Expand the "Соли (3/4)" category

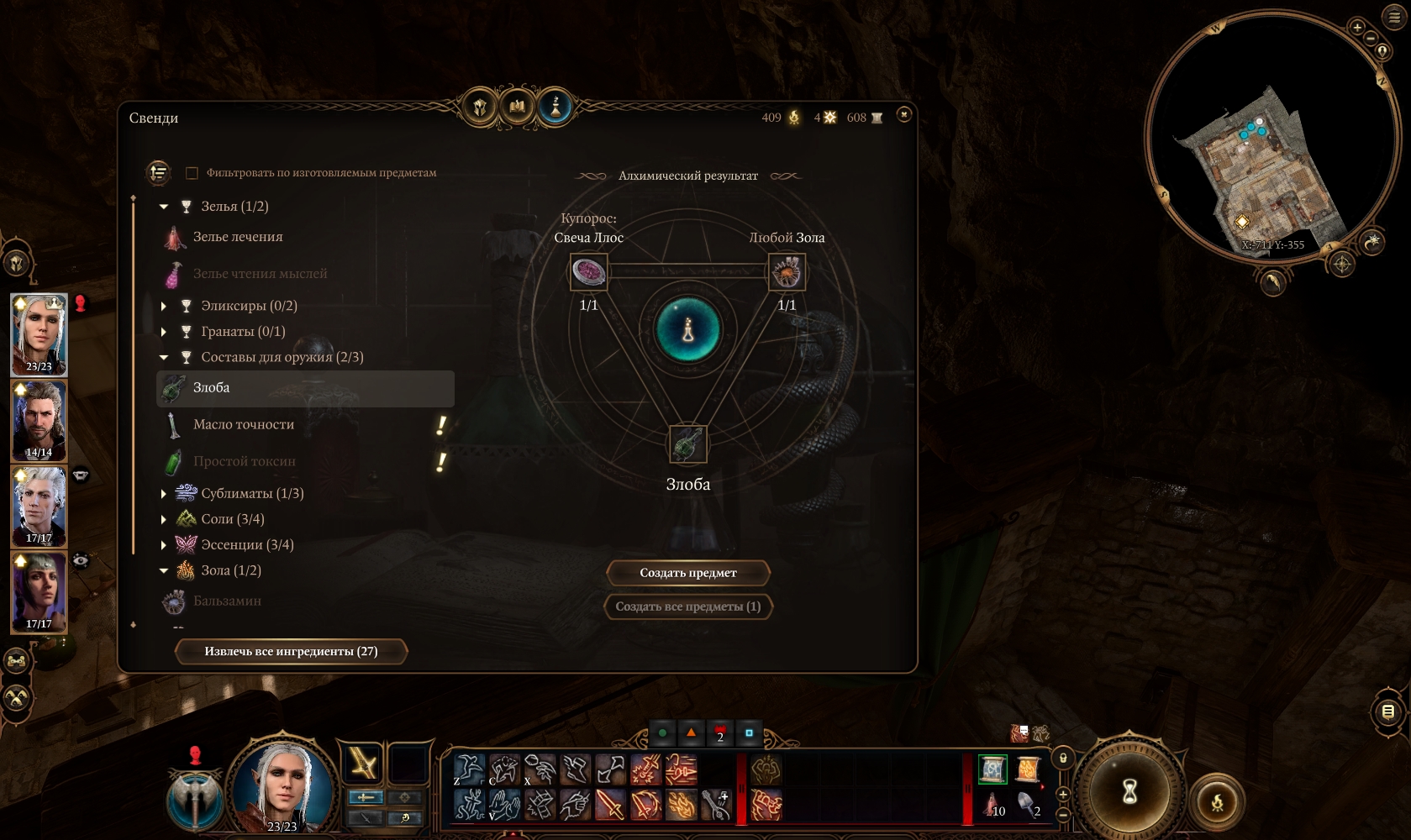[164, 520]
